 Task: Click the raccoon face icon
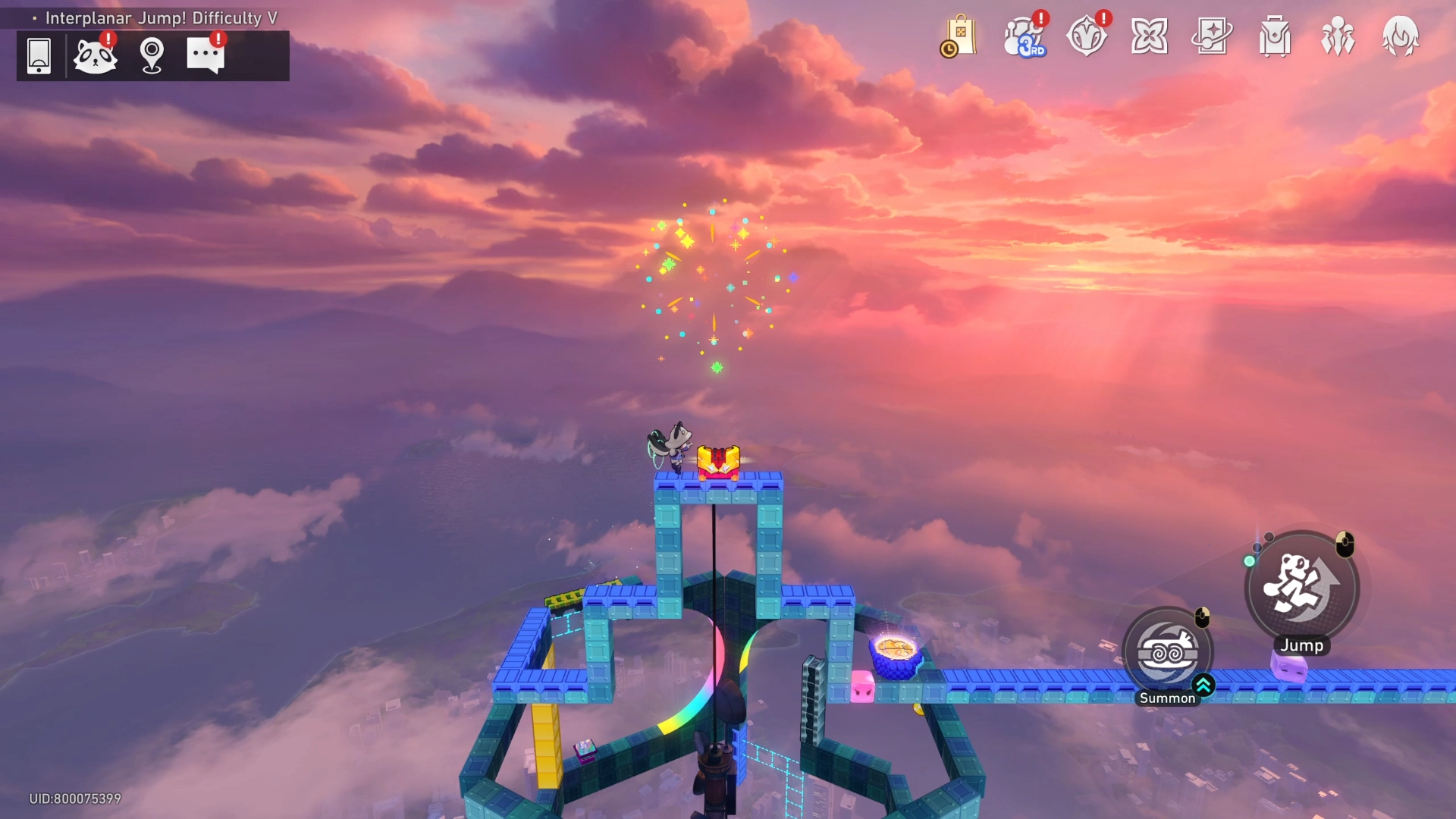[95, 55]
